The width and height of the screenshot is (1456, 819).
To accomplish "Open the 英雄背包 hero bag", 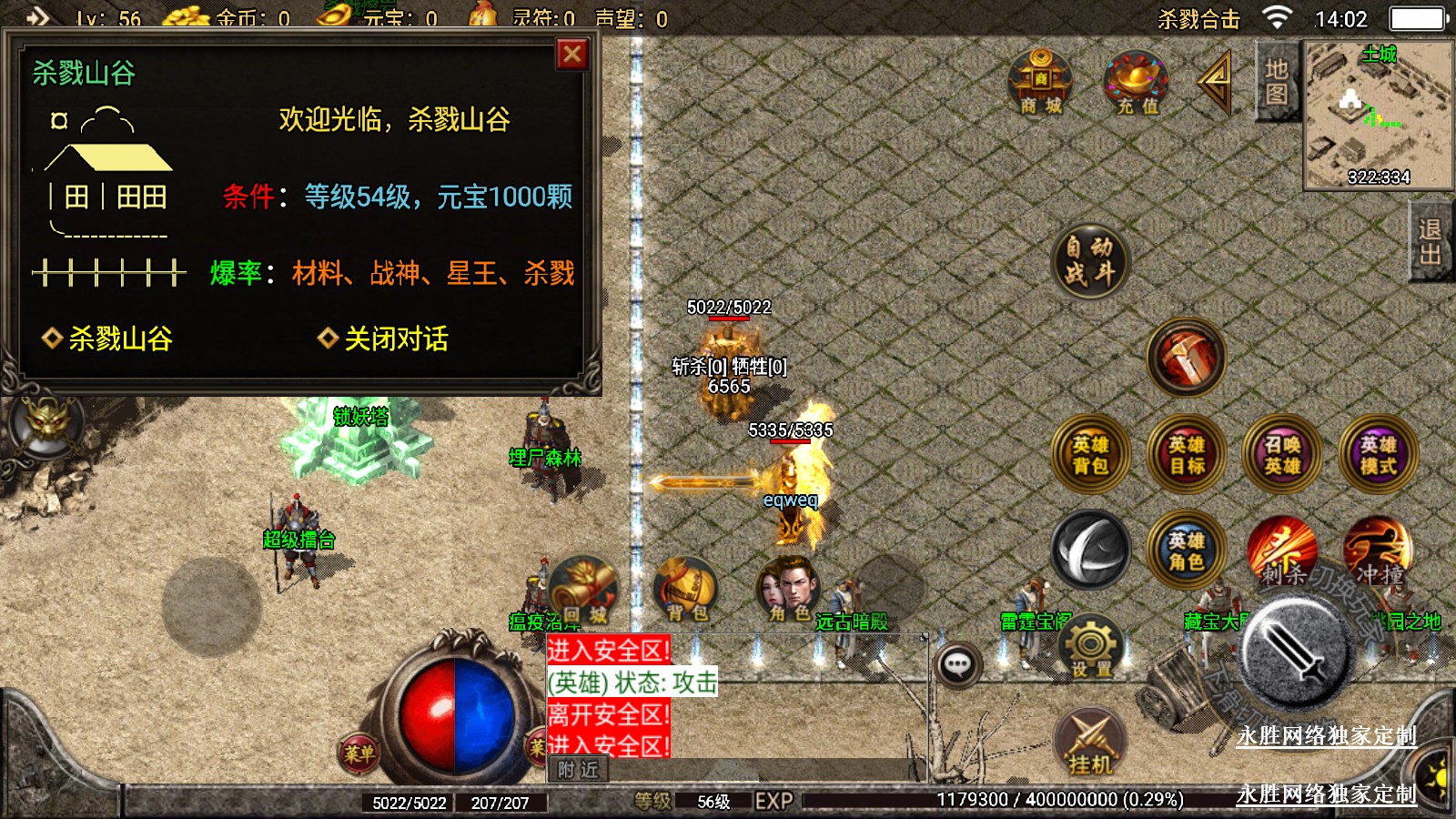I will (1089, 455).
